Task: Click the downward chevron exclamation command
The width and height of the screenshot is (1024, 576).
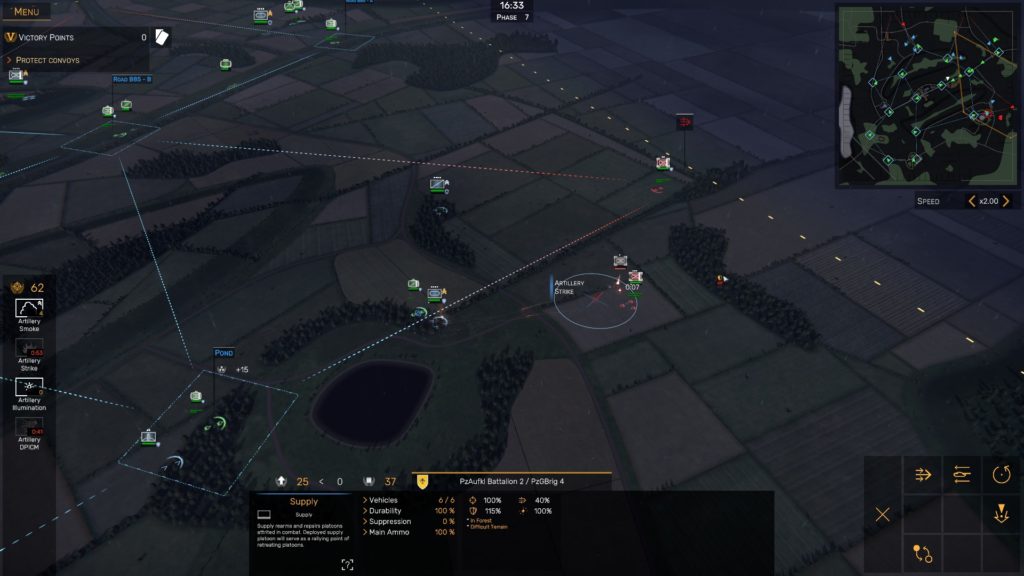Action: [1002, 514]
